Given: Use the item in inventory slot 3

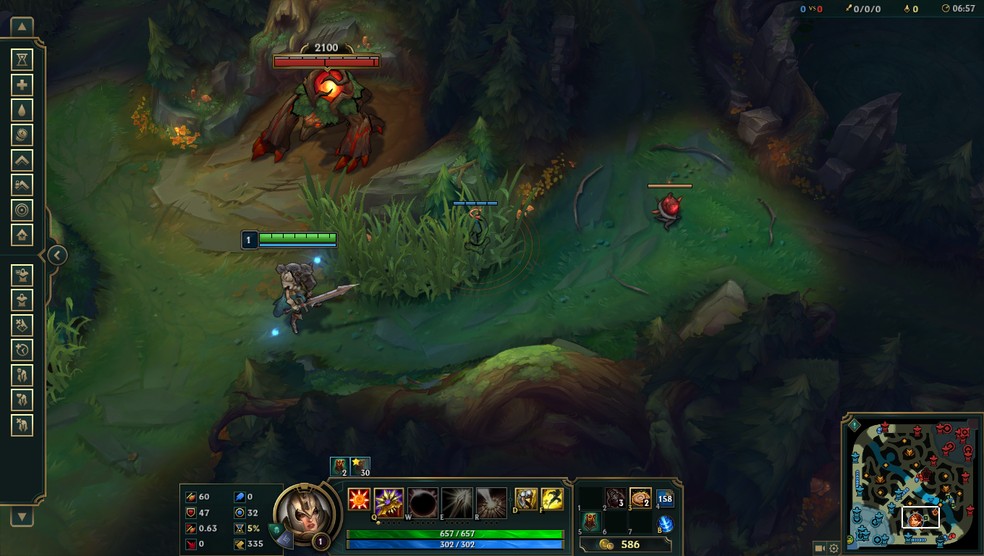Looking at the screenshot, I should tap(641, 499).
